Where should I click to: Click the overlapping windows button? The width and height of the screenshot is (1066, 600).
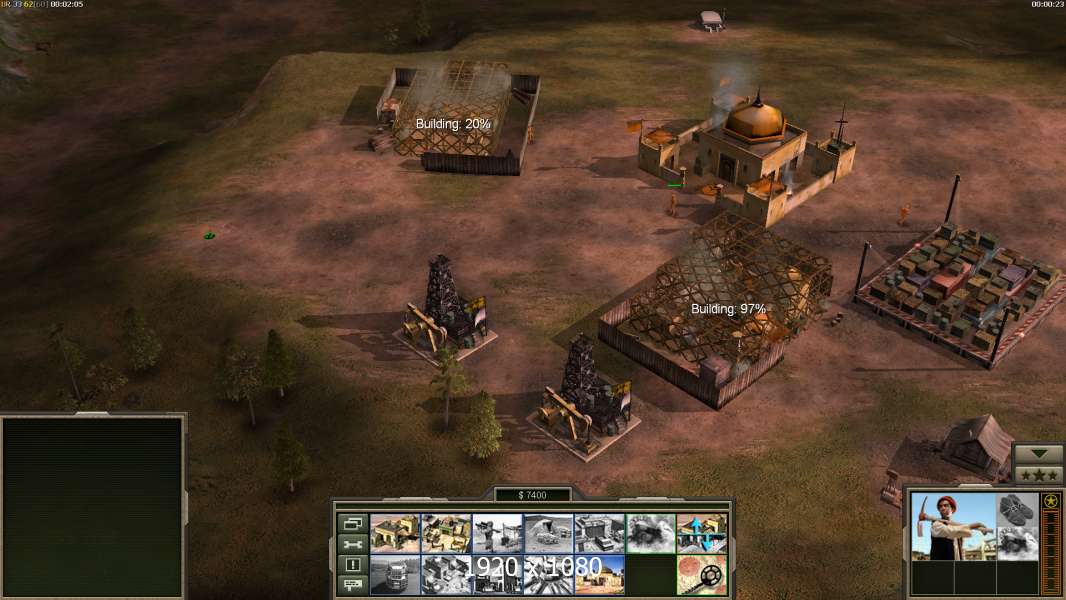coord(352,523)
